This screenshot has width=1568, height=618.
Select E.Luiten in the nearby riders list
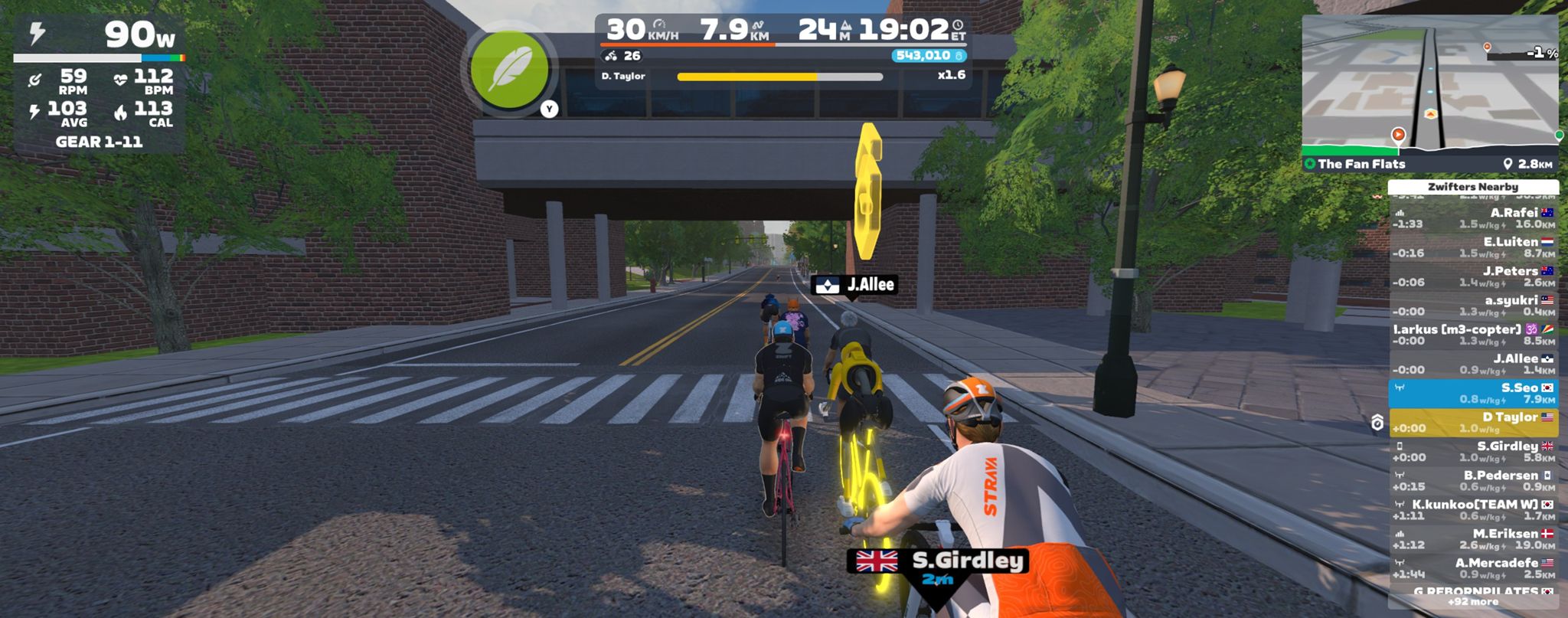pyautogui.click(x=1473, y=247)
